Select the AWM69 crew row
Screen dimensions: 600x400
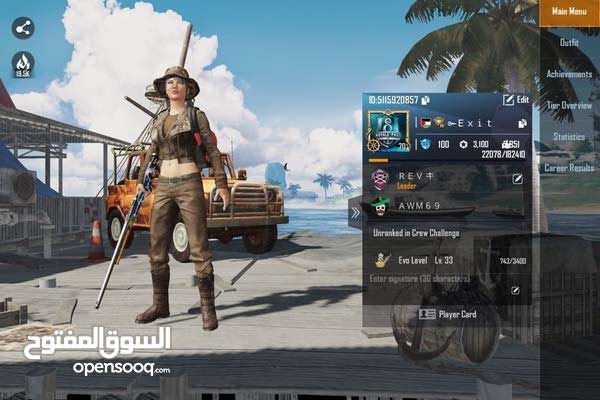[x=440, y=208]
